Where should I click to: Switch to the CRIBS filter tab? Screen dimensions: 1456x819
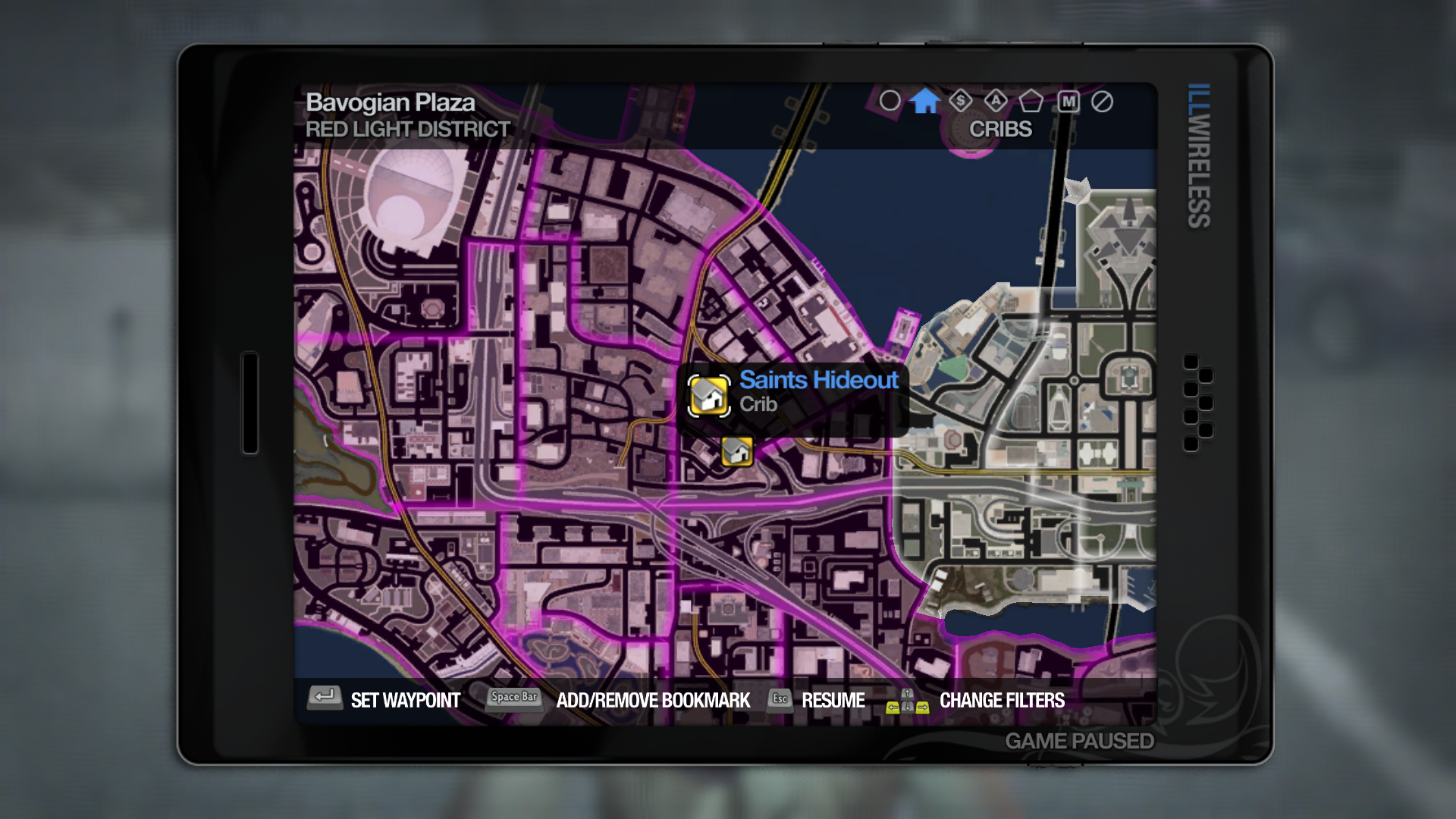tap(1001, 129)
